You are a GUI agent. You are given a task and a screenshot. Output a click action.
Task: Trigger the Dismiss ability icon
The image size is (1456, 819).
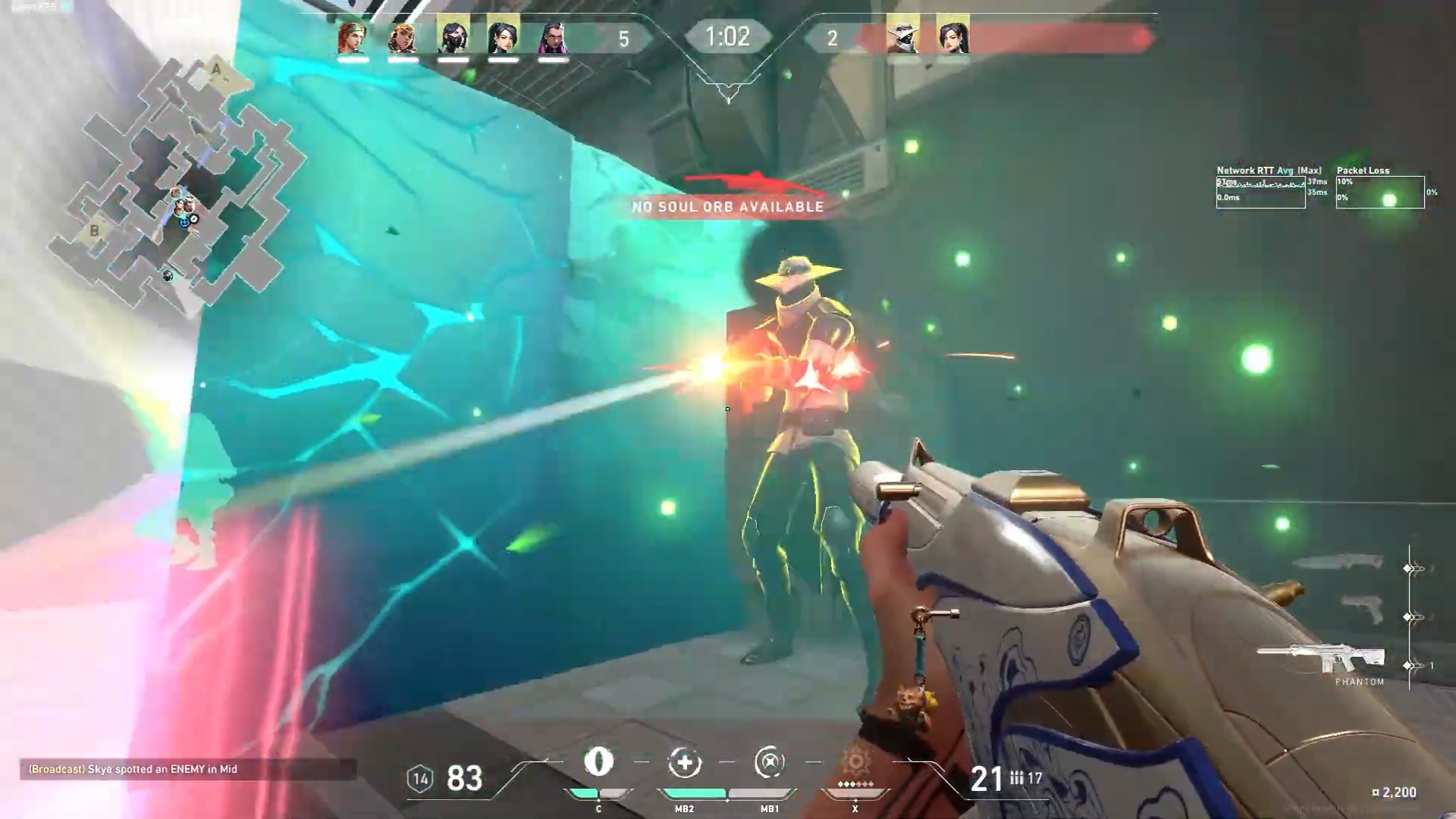[769, 762]
